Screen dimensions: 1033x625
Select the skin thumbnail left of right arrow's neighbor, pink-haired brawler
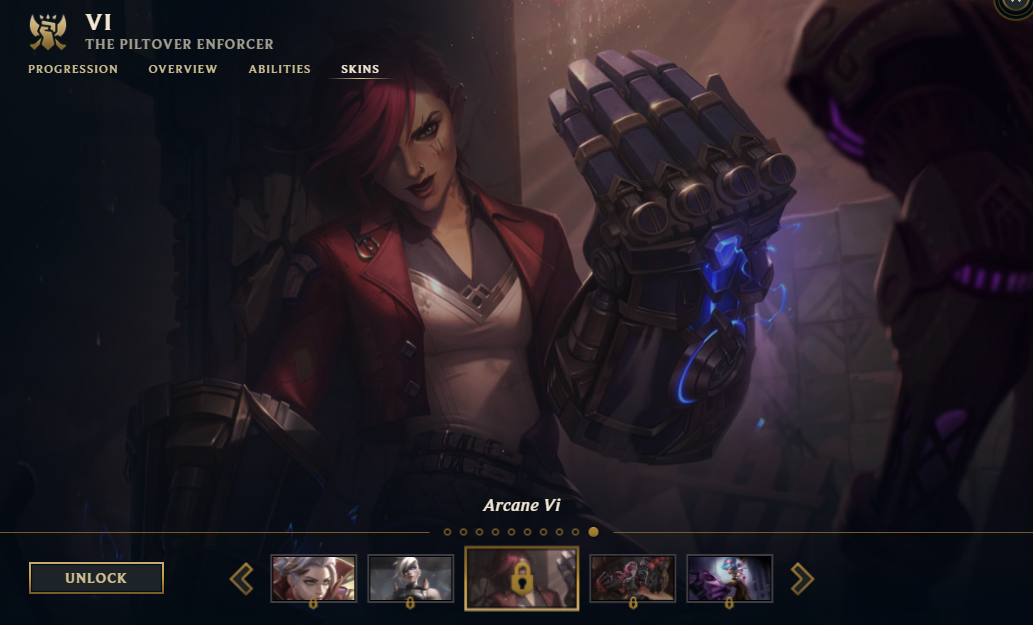tap(632, 578)
